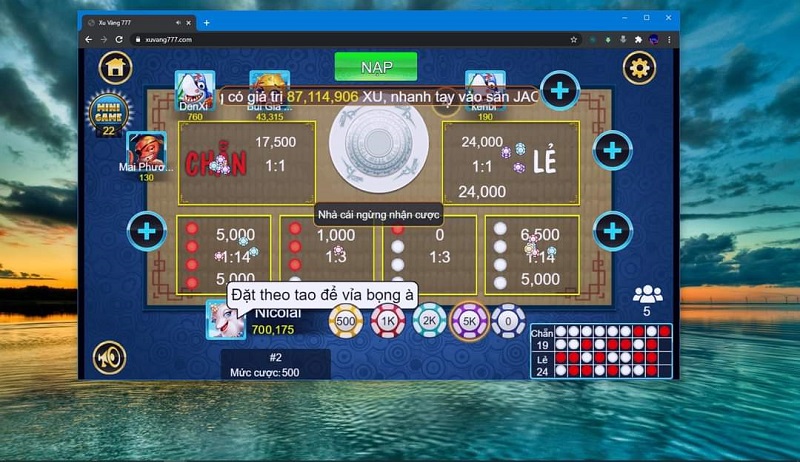Show the players list icon
Screen dimensions: 800x462
tap(648, 294)
